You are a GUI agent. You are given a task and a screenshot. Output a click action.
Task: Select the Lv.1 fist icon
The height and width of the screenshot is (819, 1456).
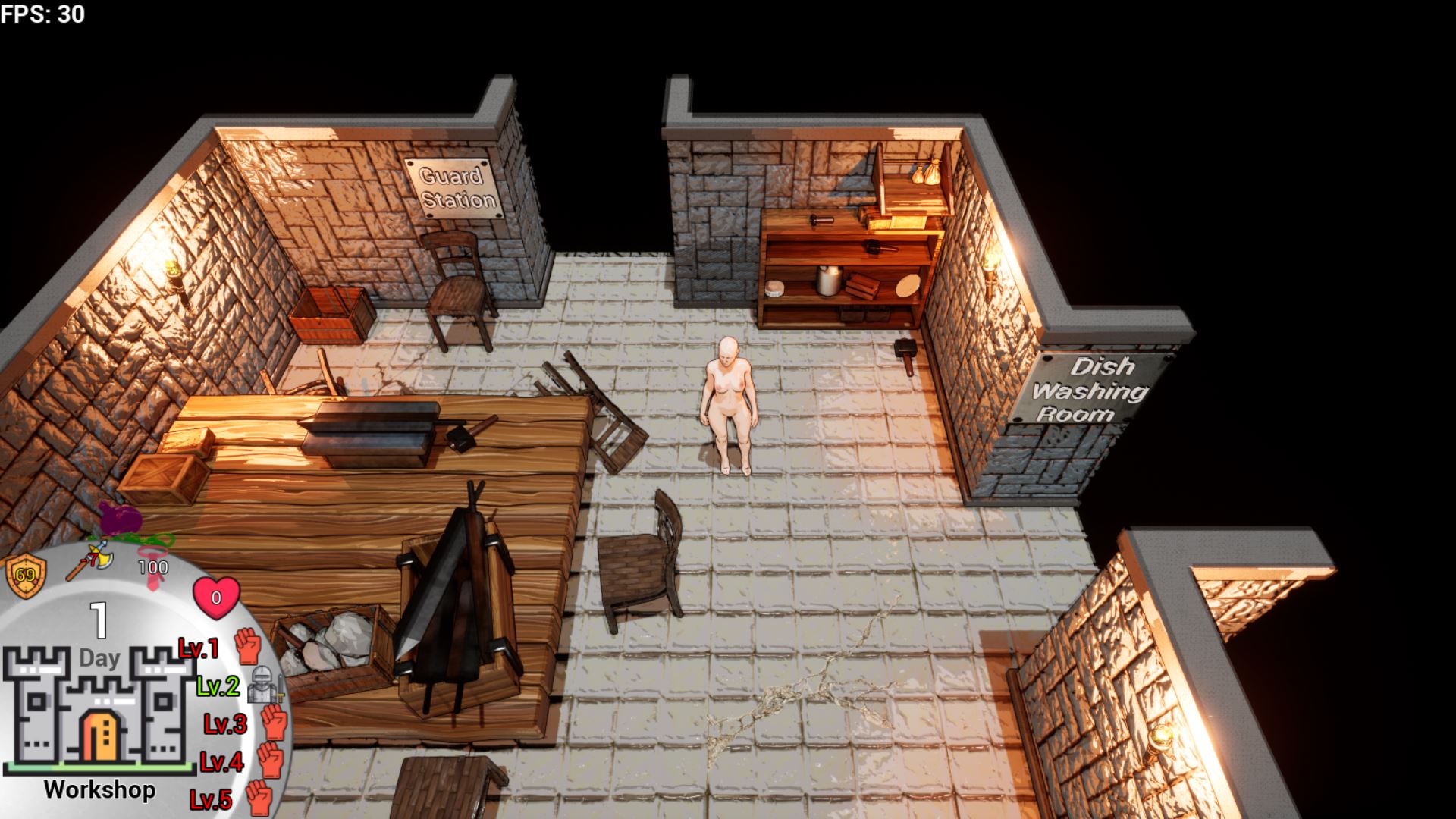coord(247,647)
